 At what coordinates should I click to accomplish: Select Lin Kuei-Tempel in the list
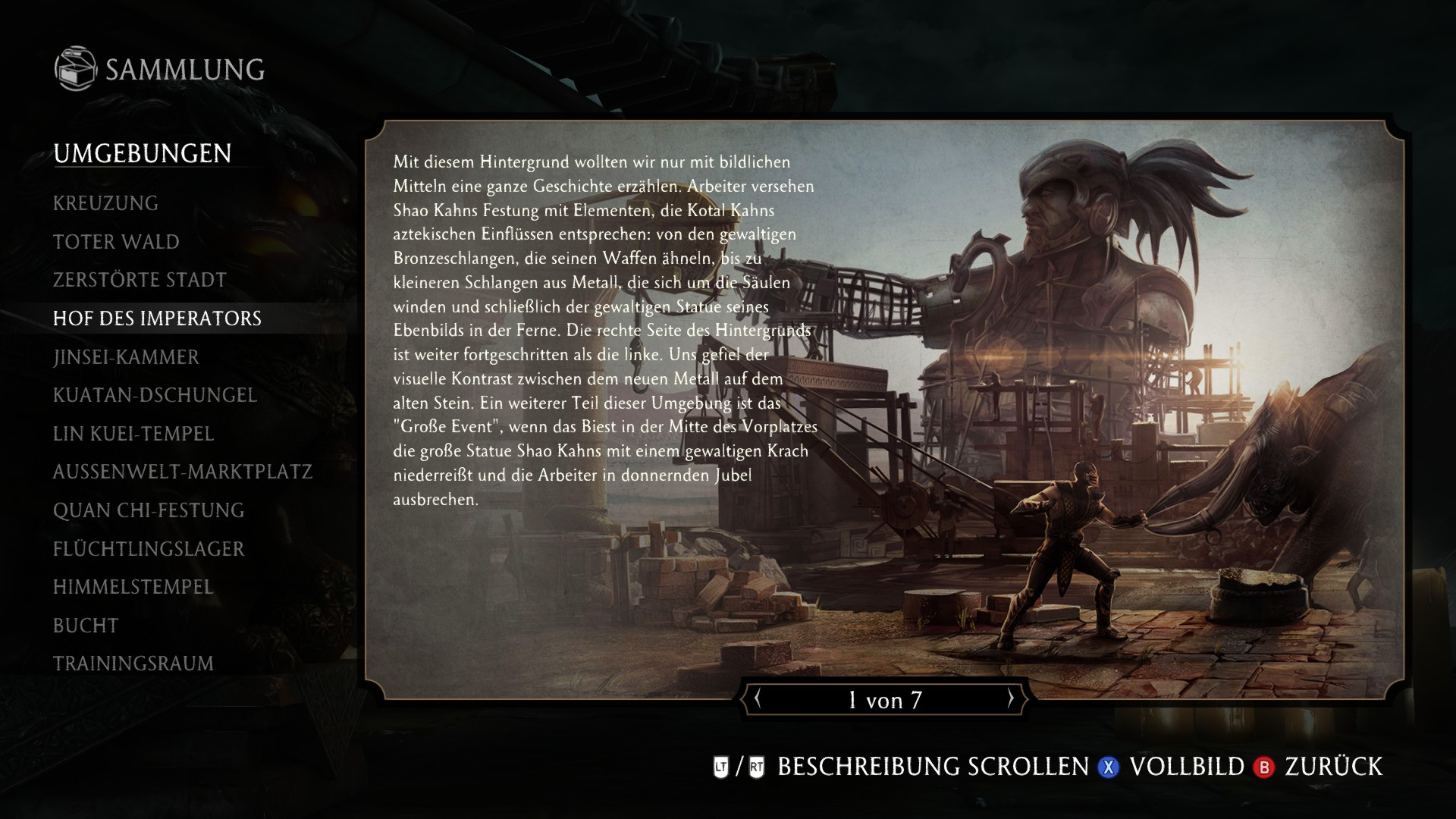pyautogui.click(x=133, y=434)
